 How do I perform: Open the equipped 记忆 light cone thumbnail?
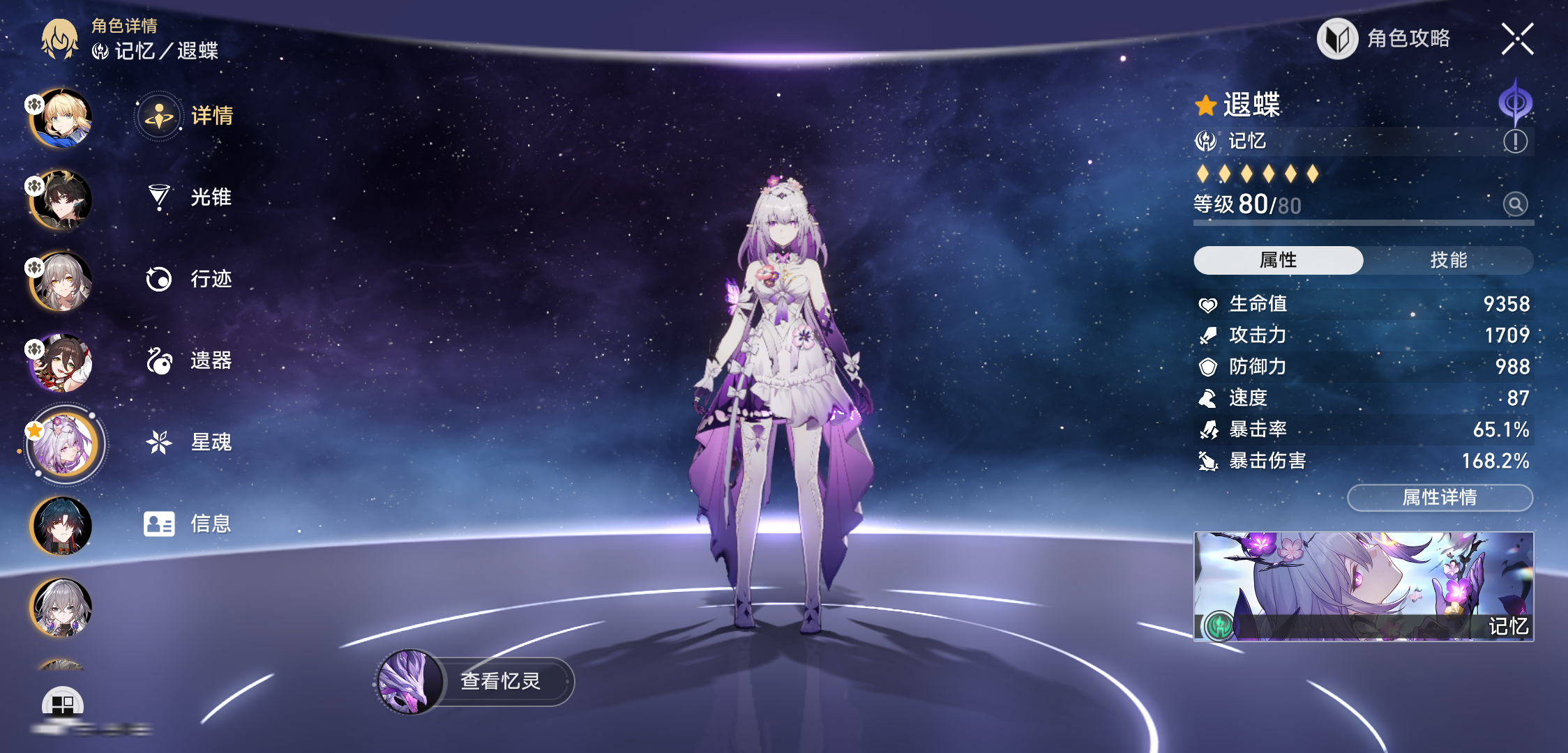tap(1363, 586)
